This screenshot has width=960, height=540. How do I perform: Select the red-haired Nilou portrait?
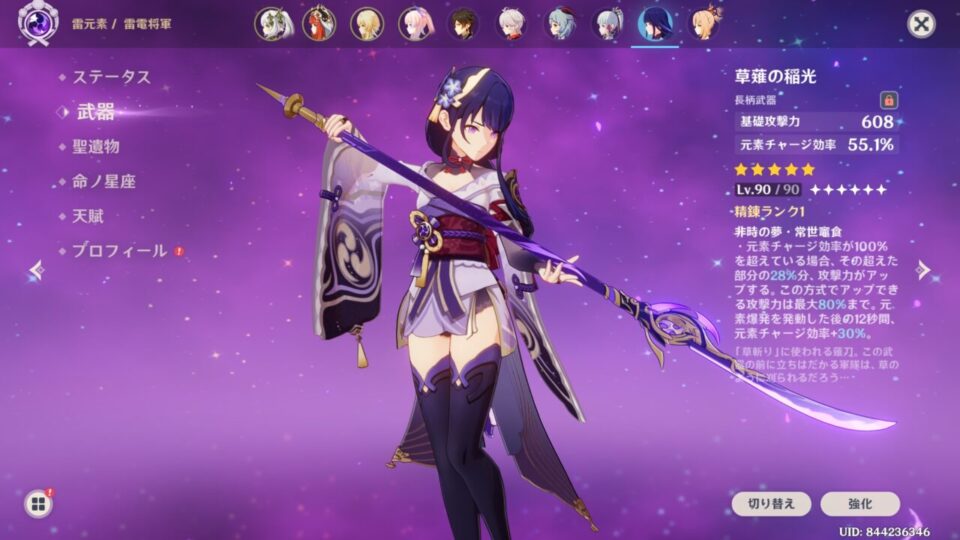(319, 24)
